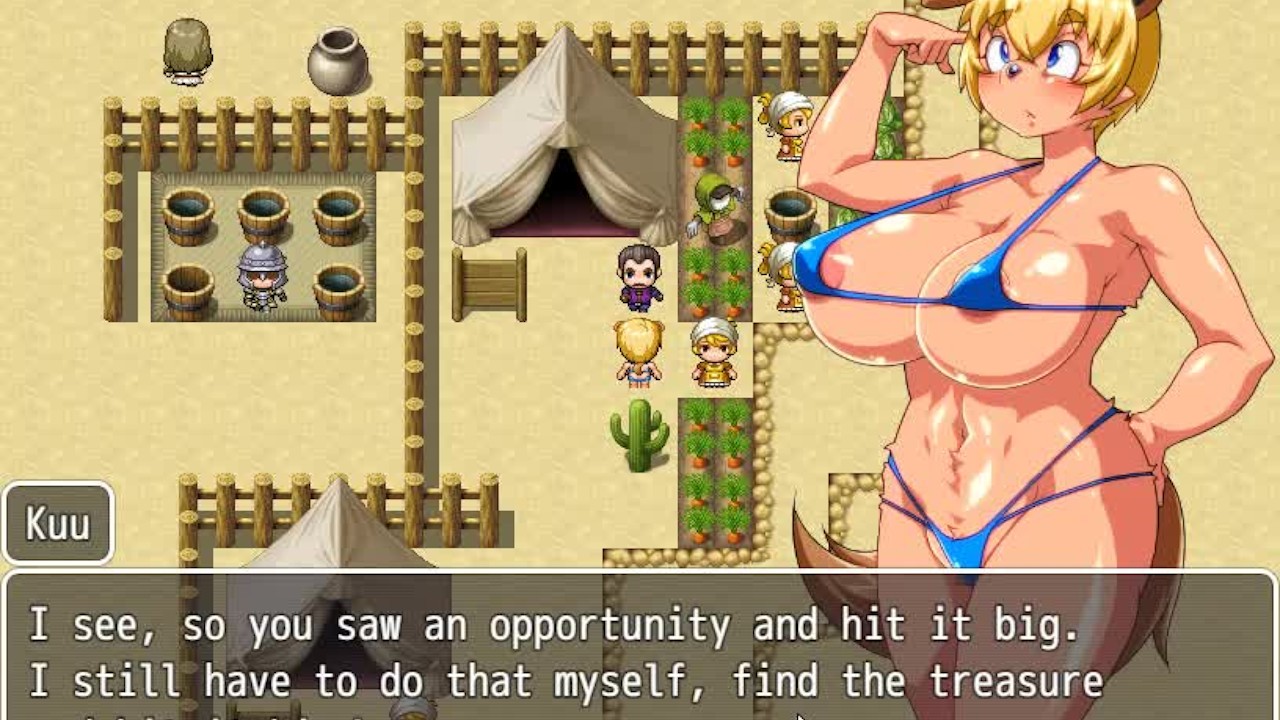This screenshot has height=720, width=1280.
Task: Advance Kuu's dialogue in the message box
Action: click(x=640, y=650)
